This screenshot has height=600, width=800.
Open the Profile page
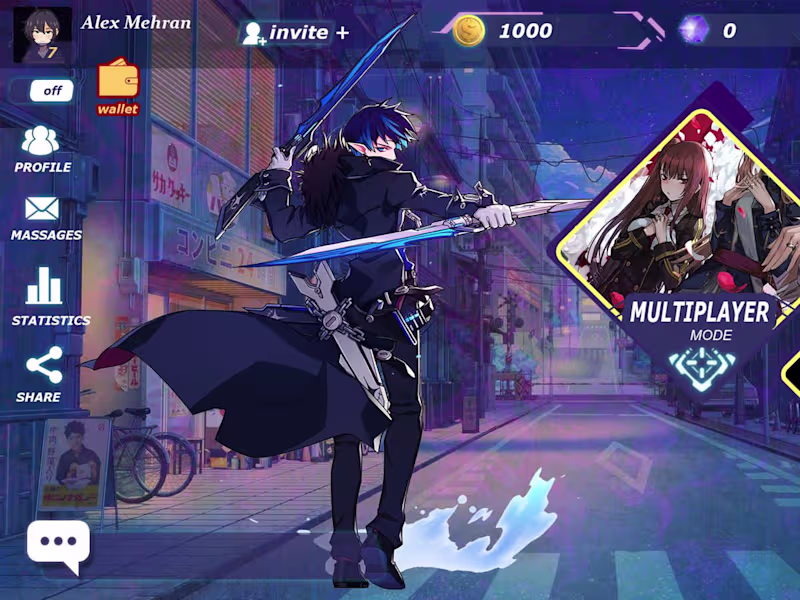[x=42, y=148]
